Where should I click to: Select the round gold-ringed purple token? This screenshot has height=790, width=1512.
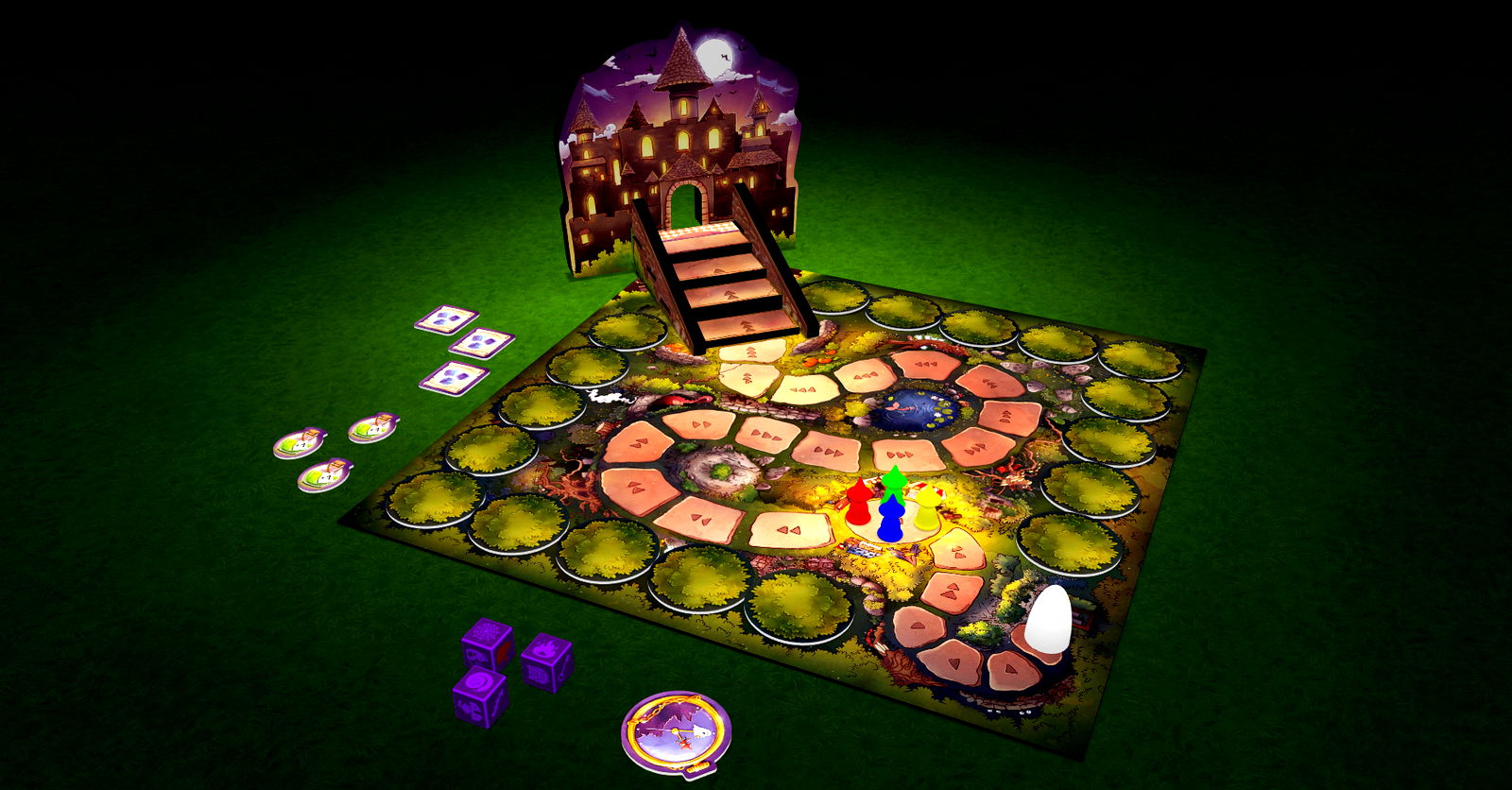(x=677, y=734)
